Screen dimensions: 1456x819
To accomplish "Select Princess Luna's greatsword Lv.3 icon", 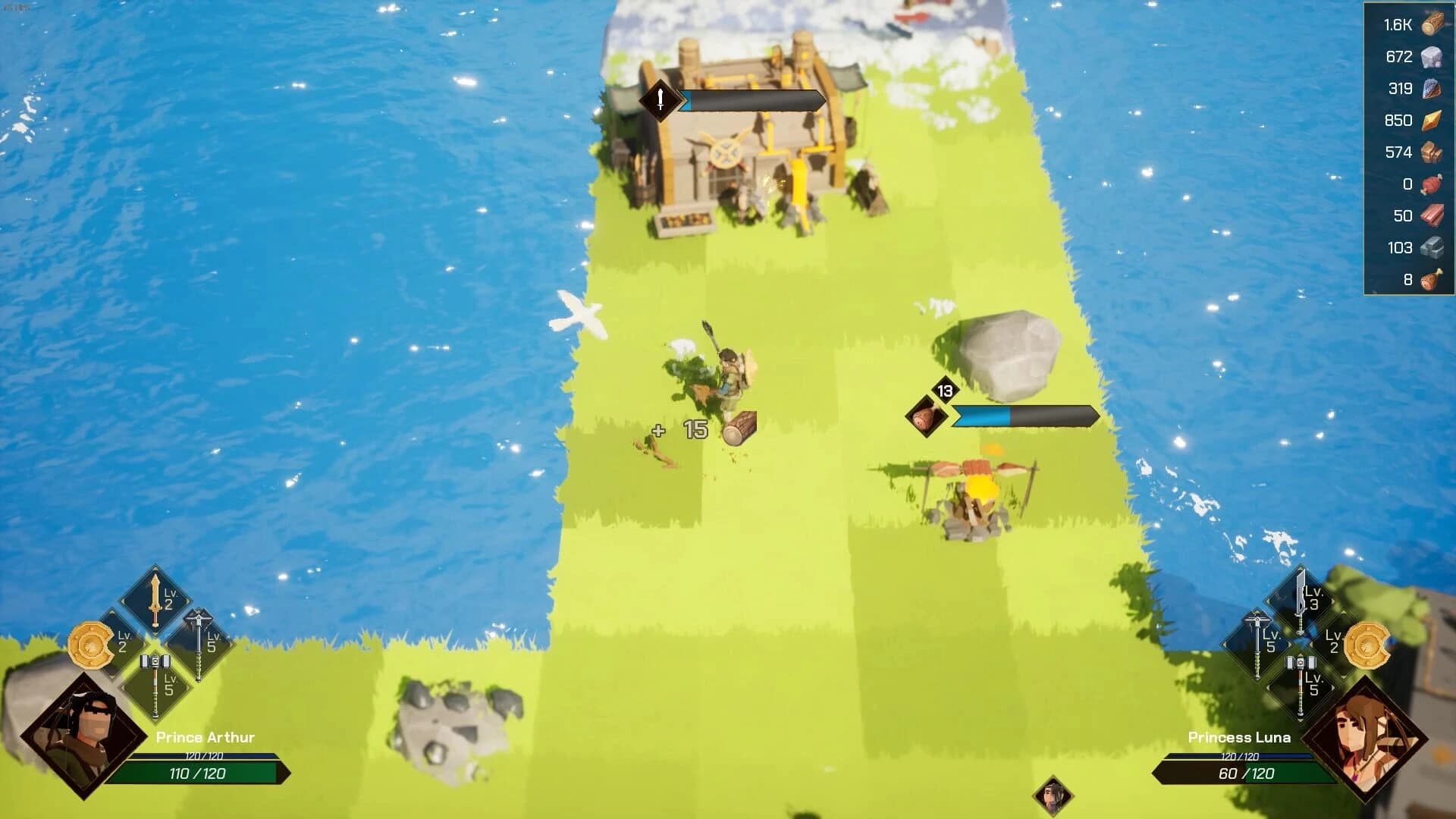I will [1300, 601].
